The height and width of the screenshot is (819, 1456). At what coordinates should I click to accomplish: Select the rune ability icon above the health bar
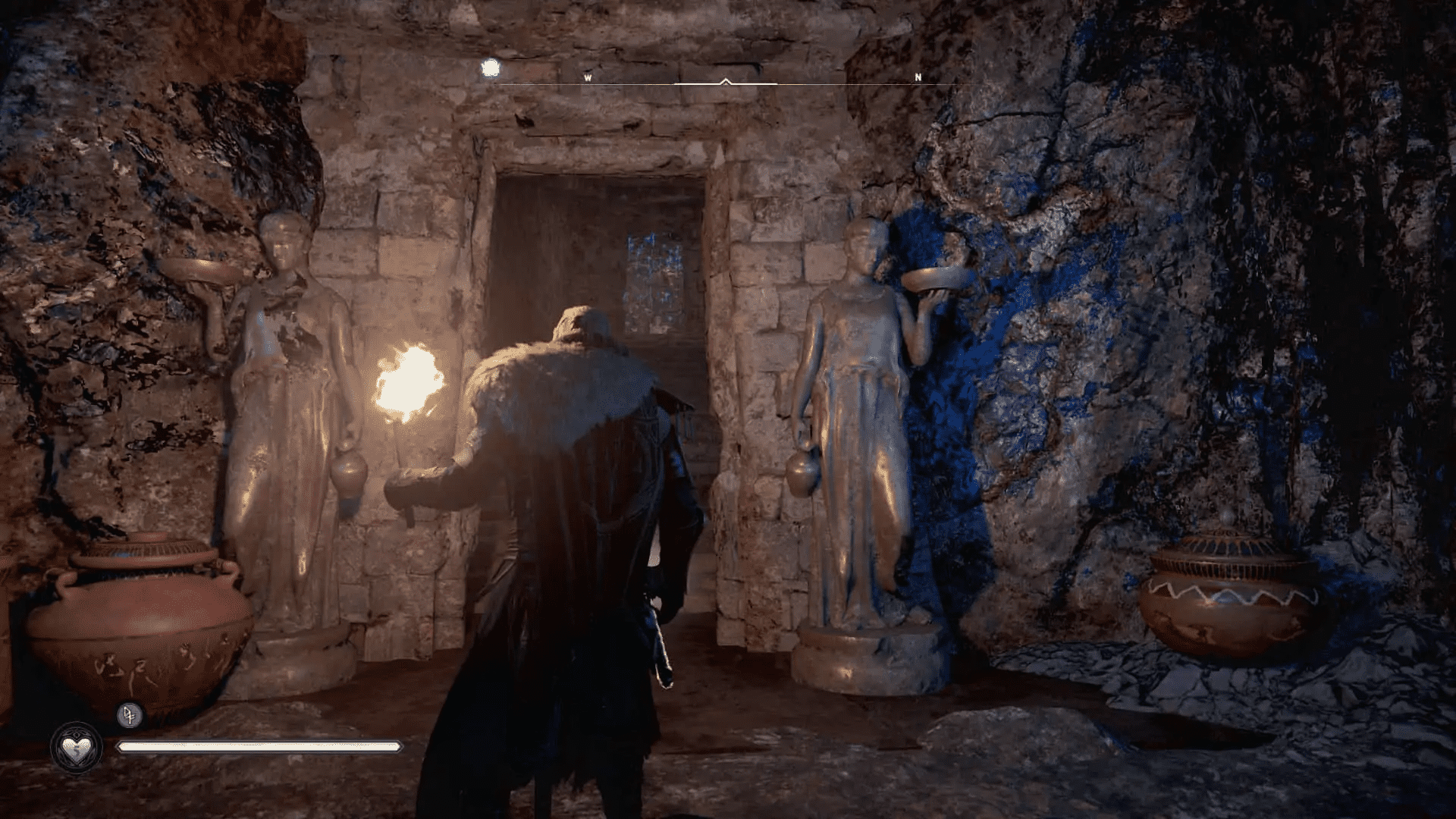pos(129,716)
